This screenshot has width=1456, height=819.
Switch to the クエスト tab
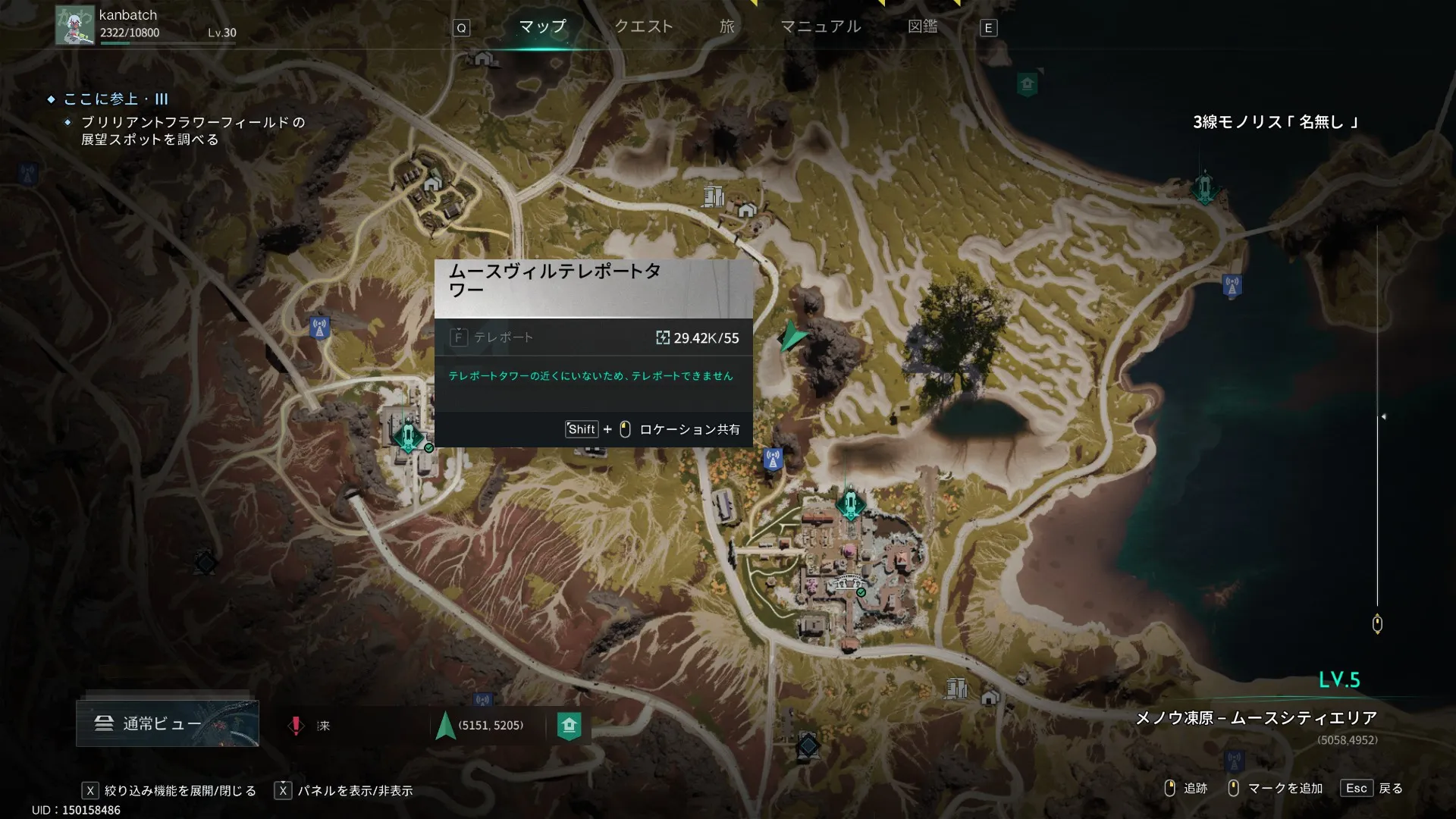pyautogui.click(x=643, y=27)
